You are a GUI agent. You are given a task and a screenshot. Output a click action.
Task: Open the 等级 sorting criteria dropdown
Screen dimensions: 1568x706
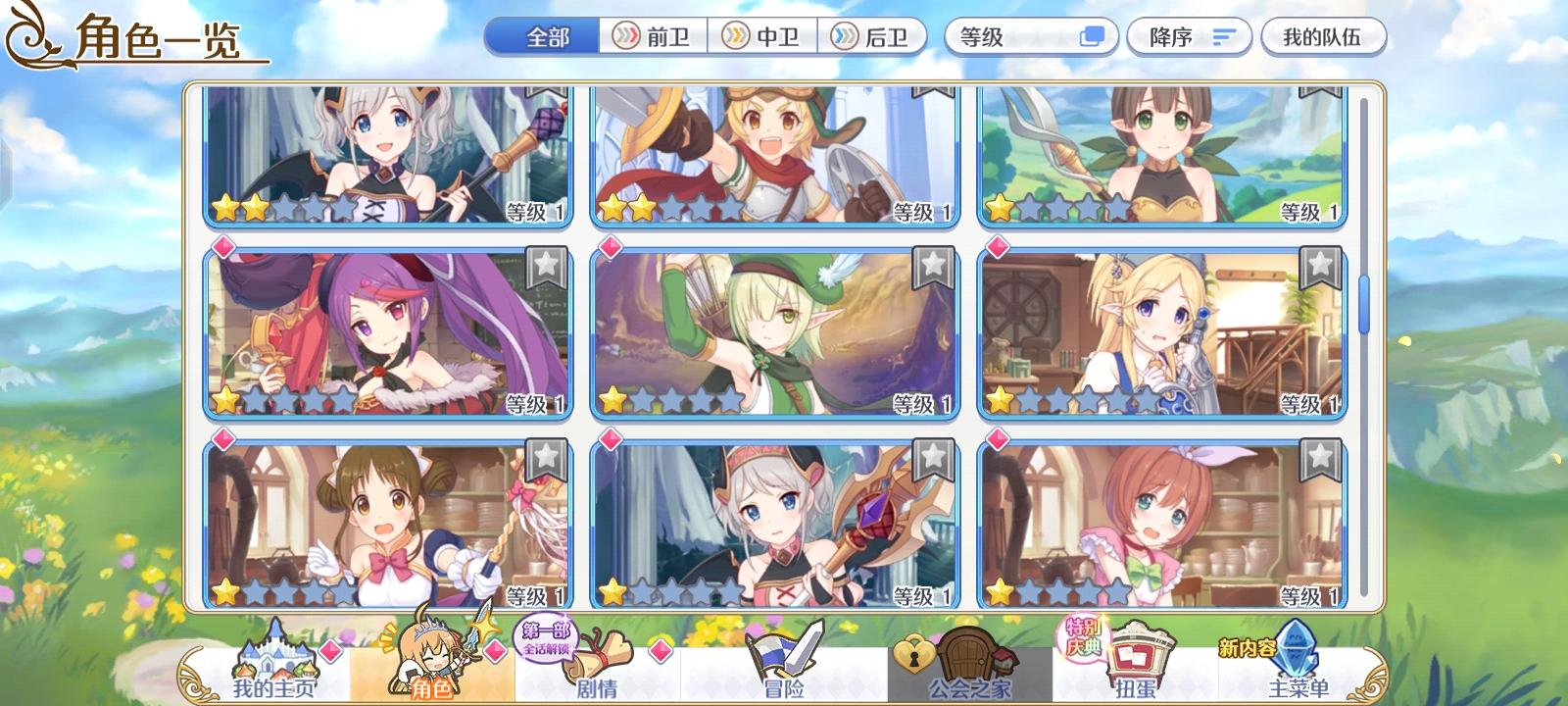pos(1019,35)
